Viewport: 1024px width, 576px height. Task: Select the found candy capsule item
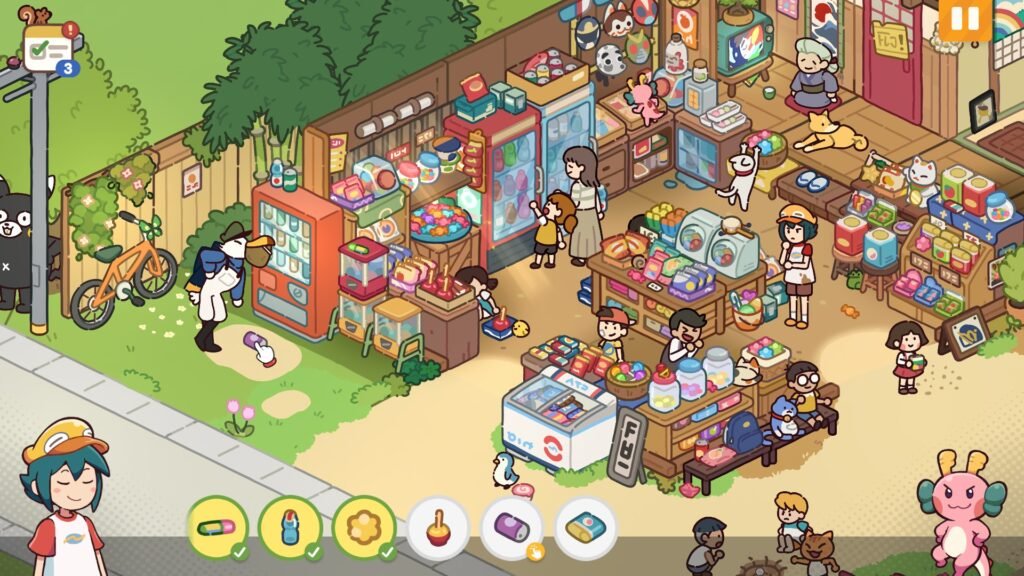pyautogui.click(x=217, y=526)
